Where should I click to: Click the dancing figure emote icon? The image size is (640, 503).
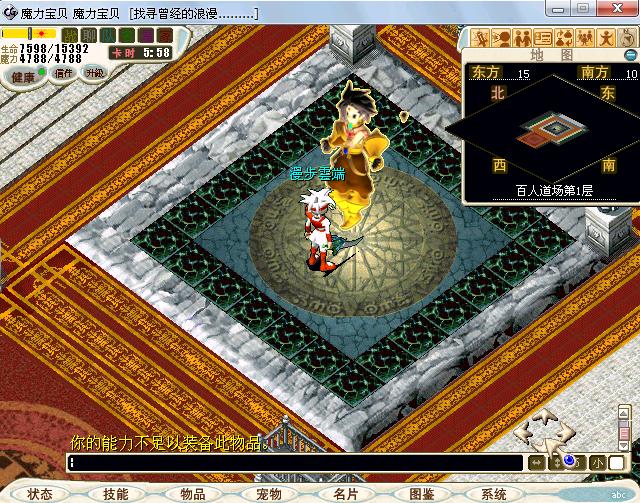(x=604, y=39)
